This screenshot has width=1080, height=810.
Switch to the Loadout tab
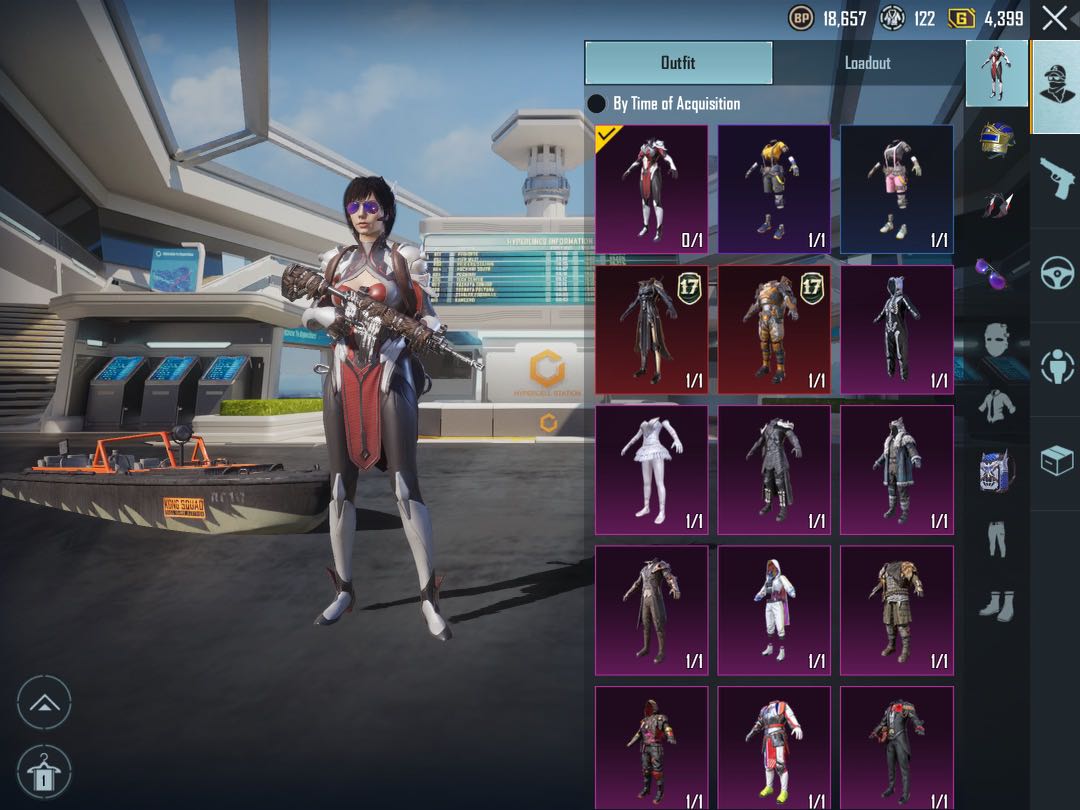coord(867,63)
